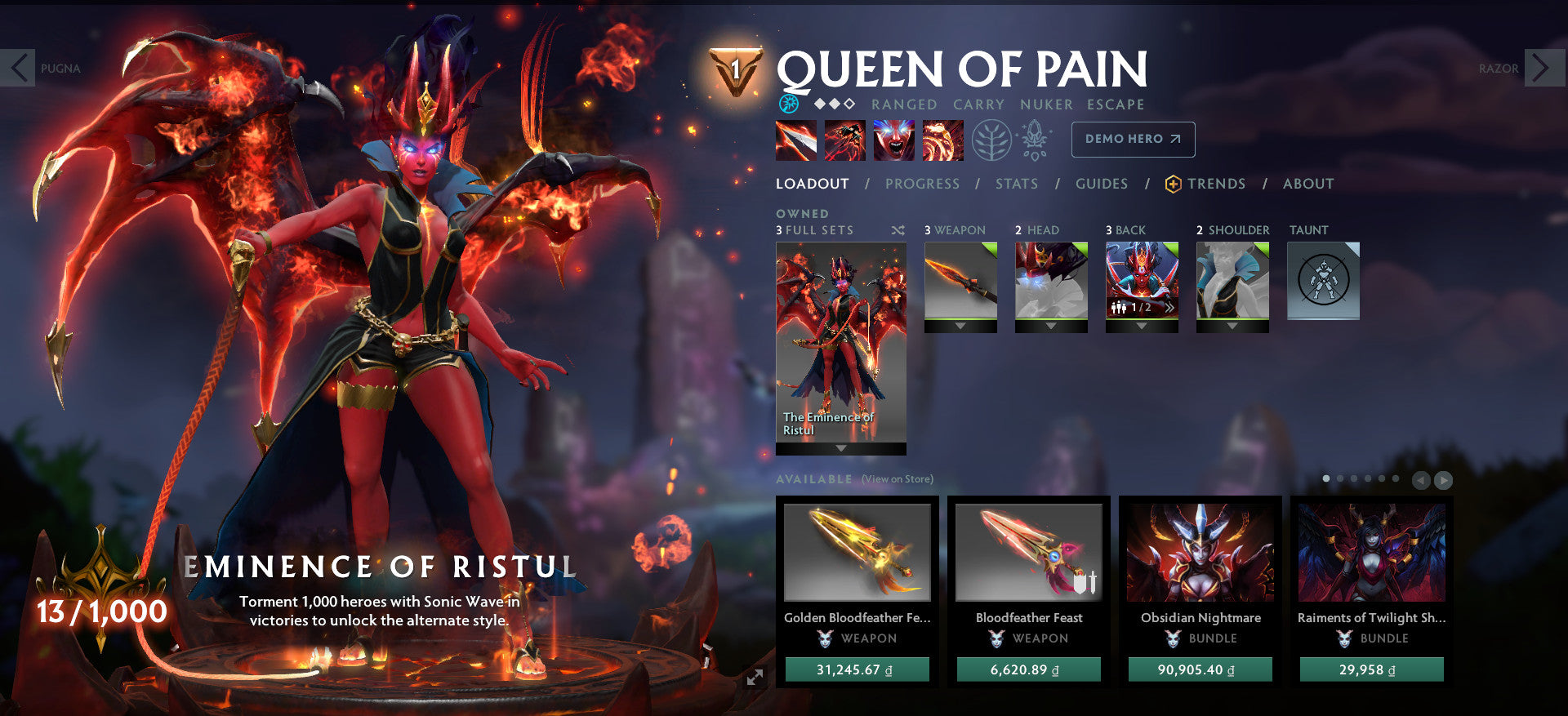The width and height of the screenshot is (1568, 716).
Task: Select the Sonic Wave ability icon
Action: click(x=942, y=140)
